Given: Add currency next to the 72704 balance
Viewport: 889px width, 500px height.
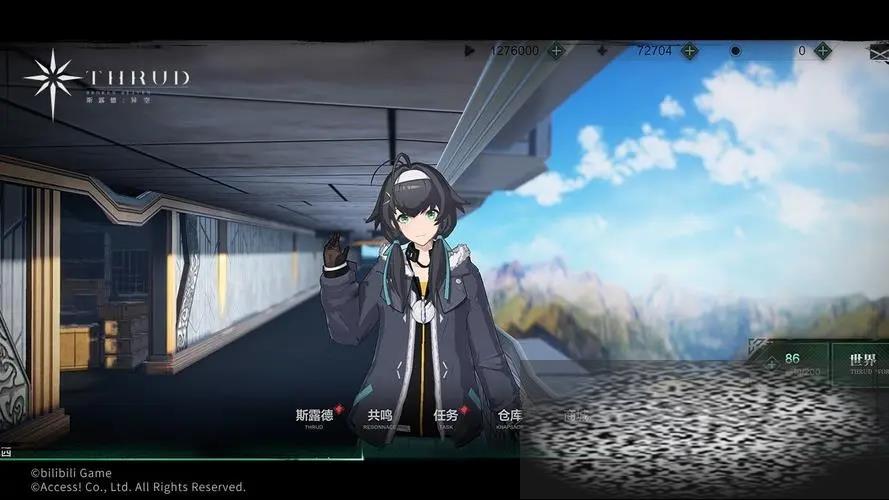Looking at the screenshot, I should [x=689, y=50].
